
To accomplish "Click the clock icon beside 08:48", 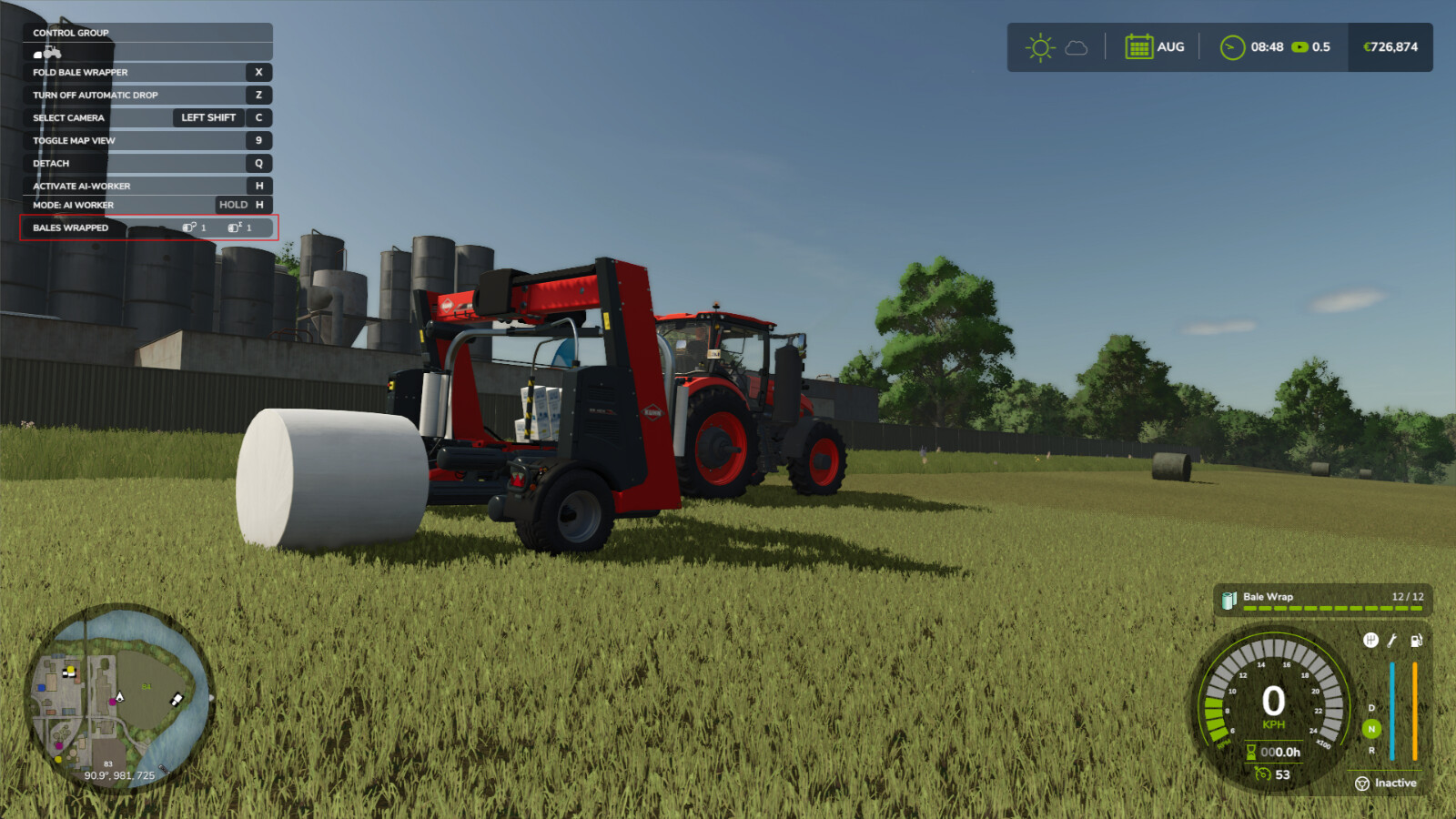I will click(1233, 46).
